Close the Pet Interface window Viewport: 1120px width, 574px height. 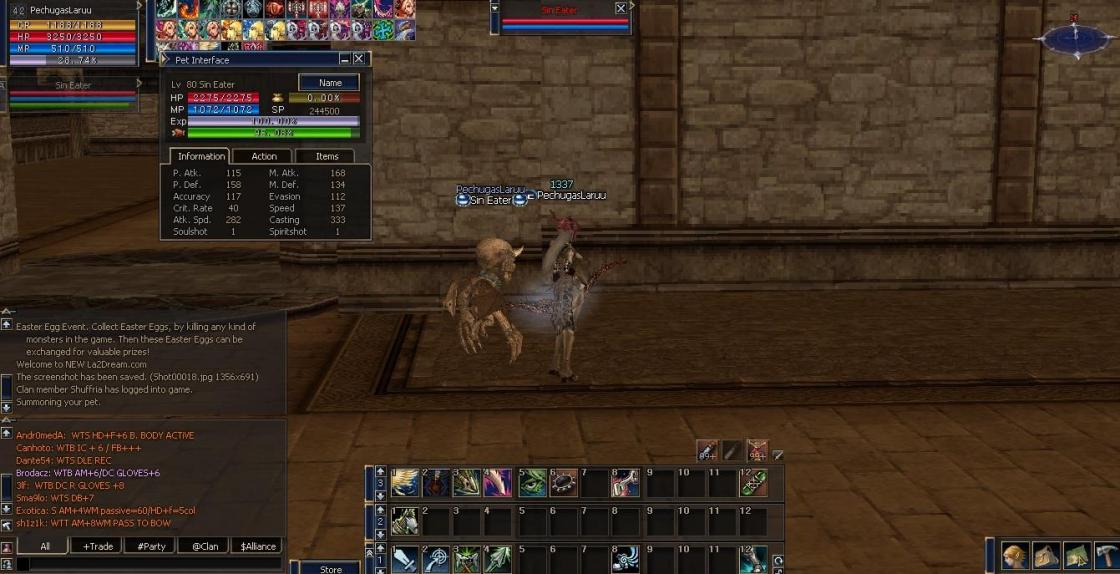pyautogui.click(x=359, y=59)
